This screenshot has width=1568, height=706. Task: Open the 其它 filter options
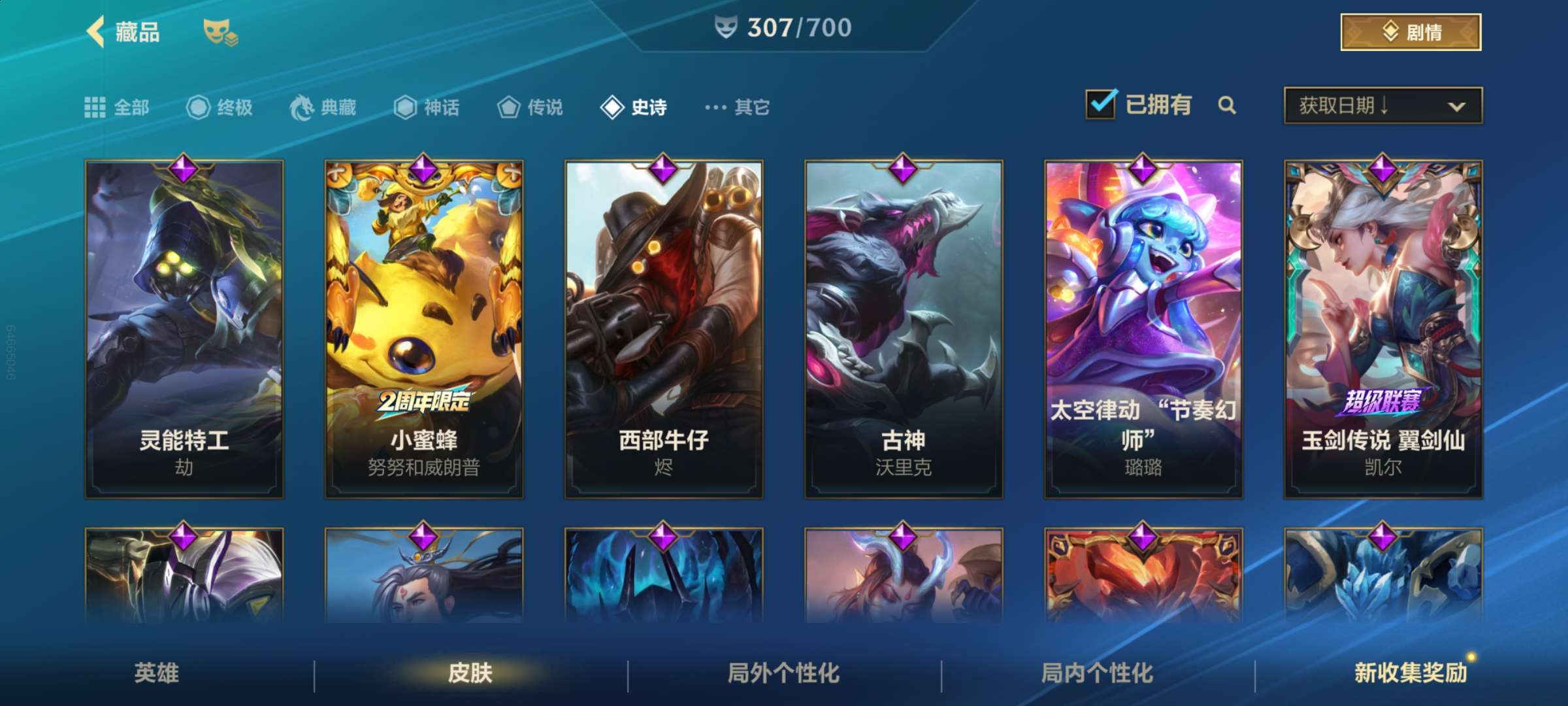738,107
